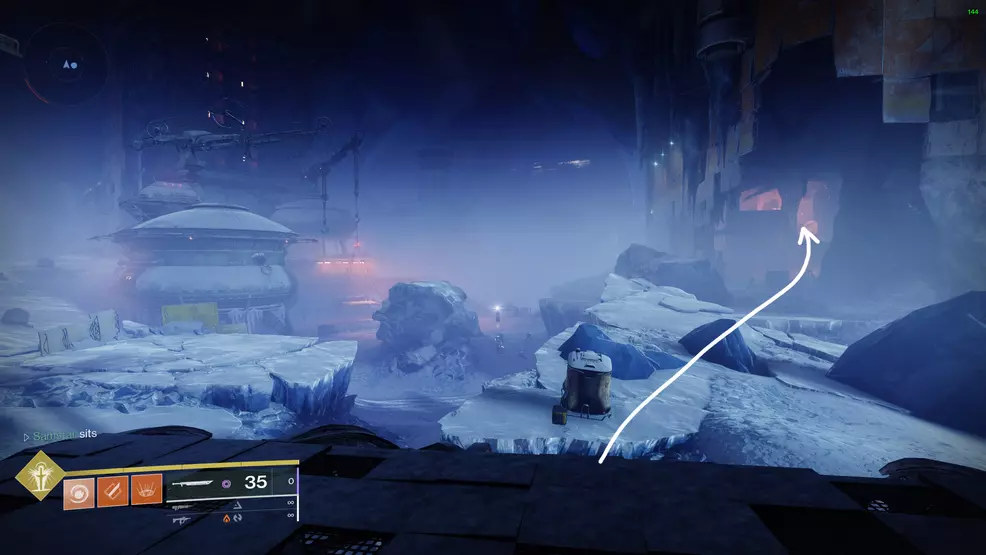Screen dimensions: 986x555
Task: Trigger the melee ability icon
Action: (x=112, y=493)
